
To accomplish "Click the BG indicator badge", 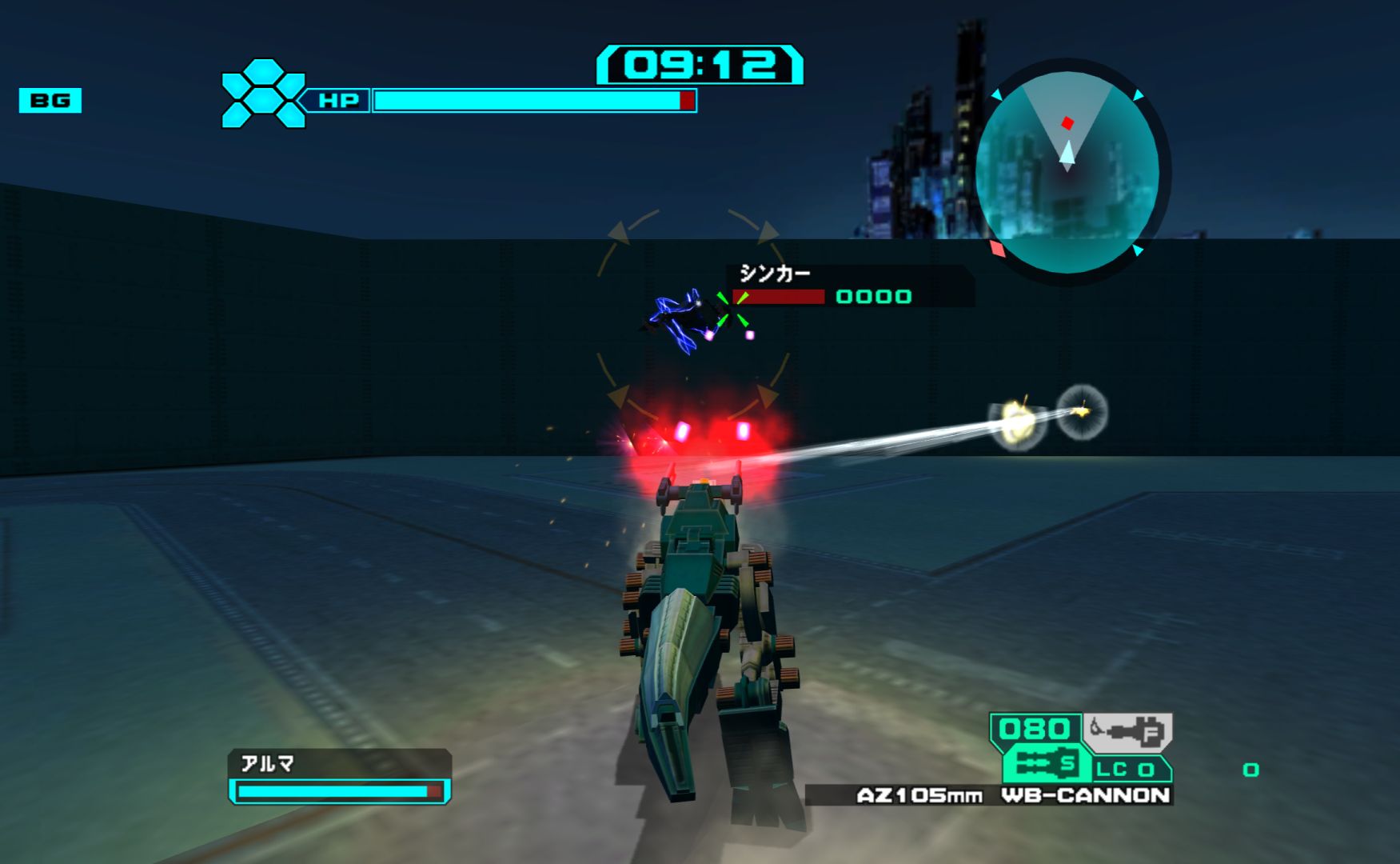I will [x=50, y=101].
